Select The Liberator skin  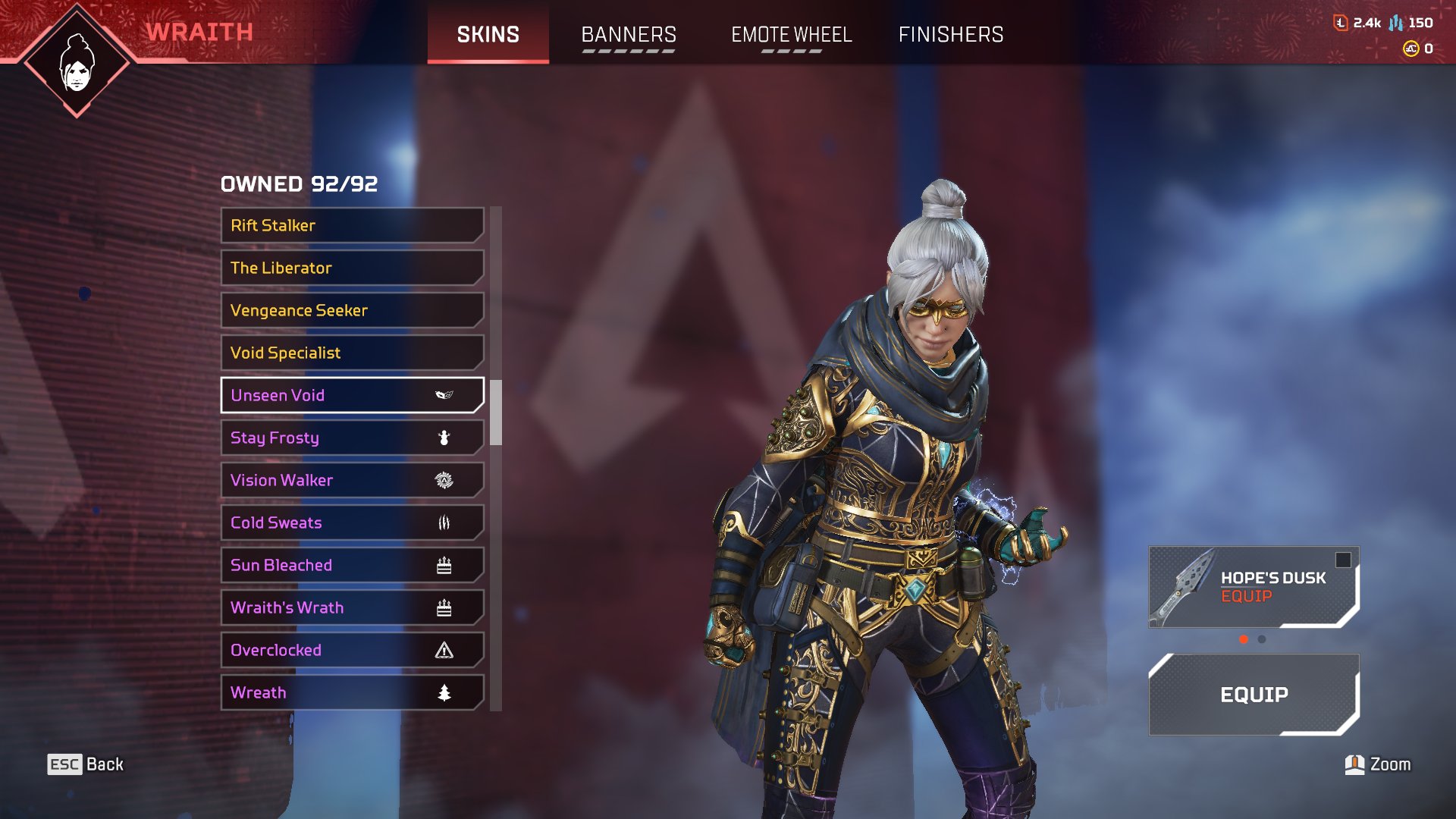click(352, 268)
